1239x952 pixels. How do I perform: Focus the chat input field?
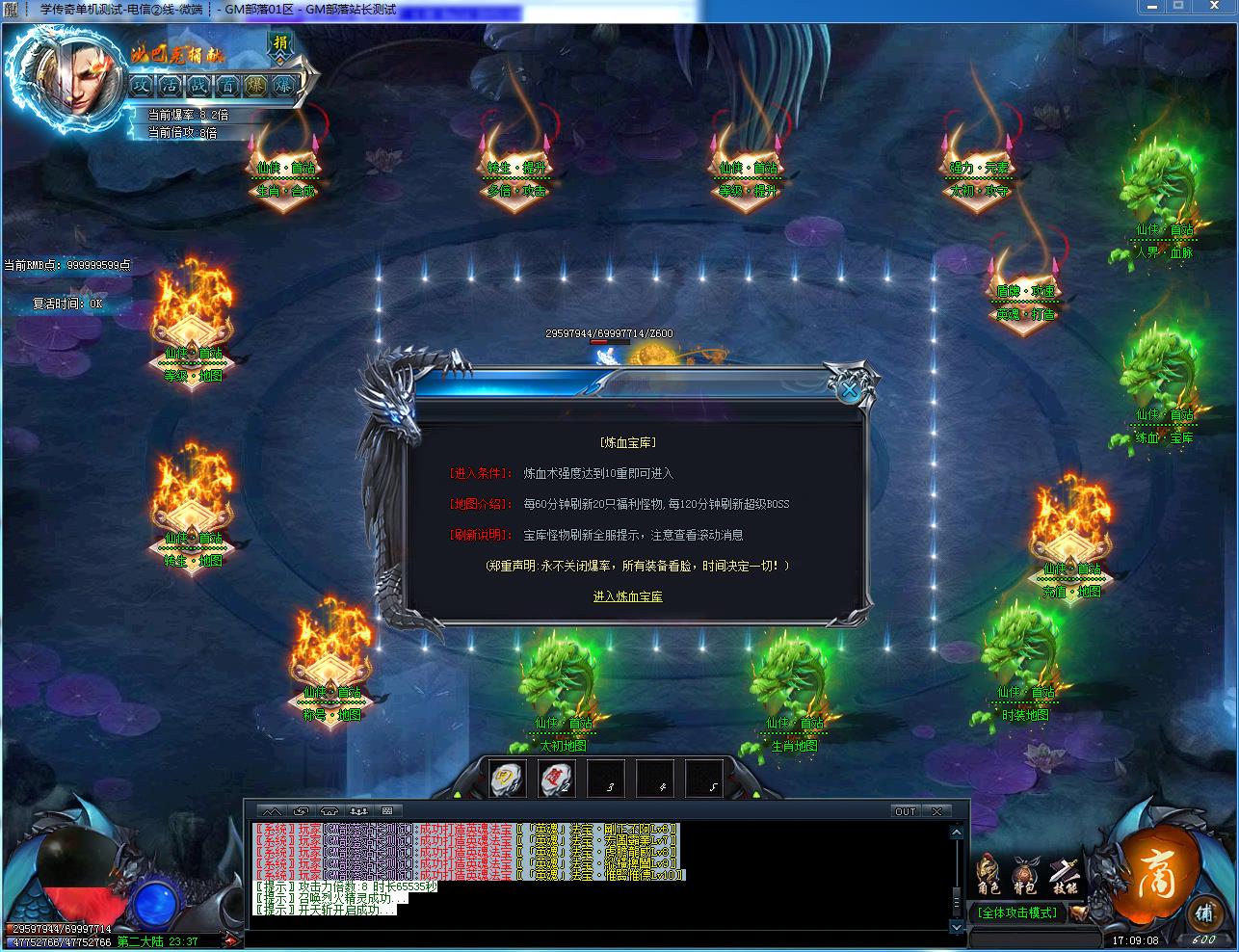[x=597, y=936]
